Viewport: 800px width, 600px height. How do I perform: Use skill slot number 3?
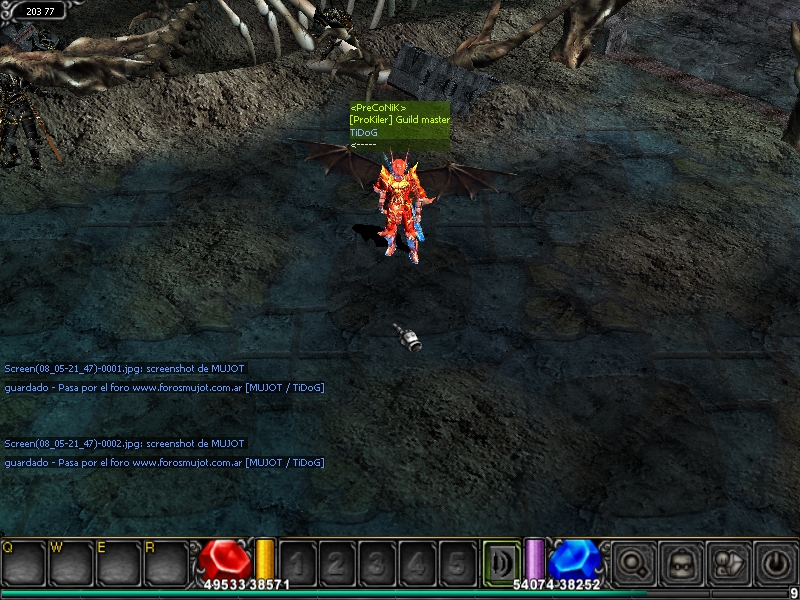point(377,563)
